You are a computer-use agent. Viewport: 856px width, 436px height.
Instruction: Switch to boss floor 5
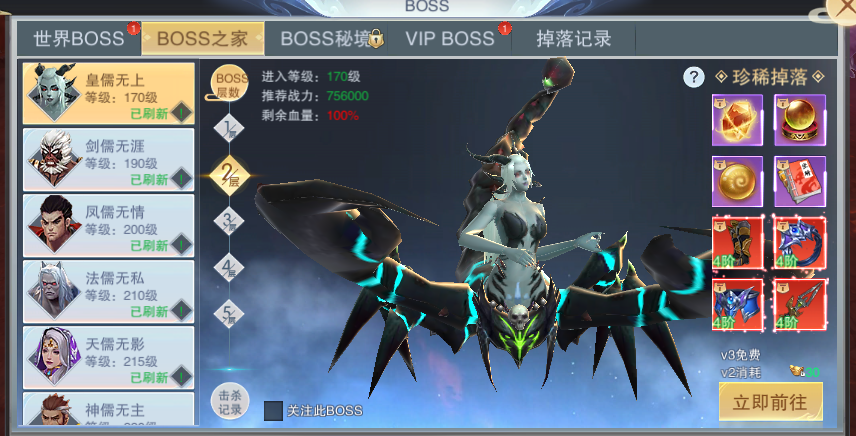[230, 312]
